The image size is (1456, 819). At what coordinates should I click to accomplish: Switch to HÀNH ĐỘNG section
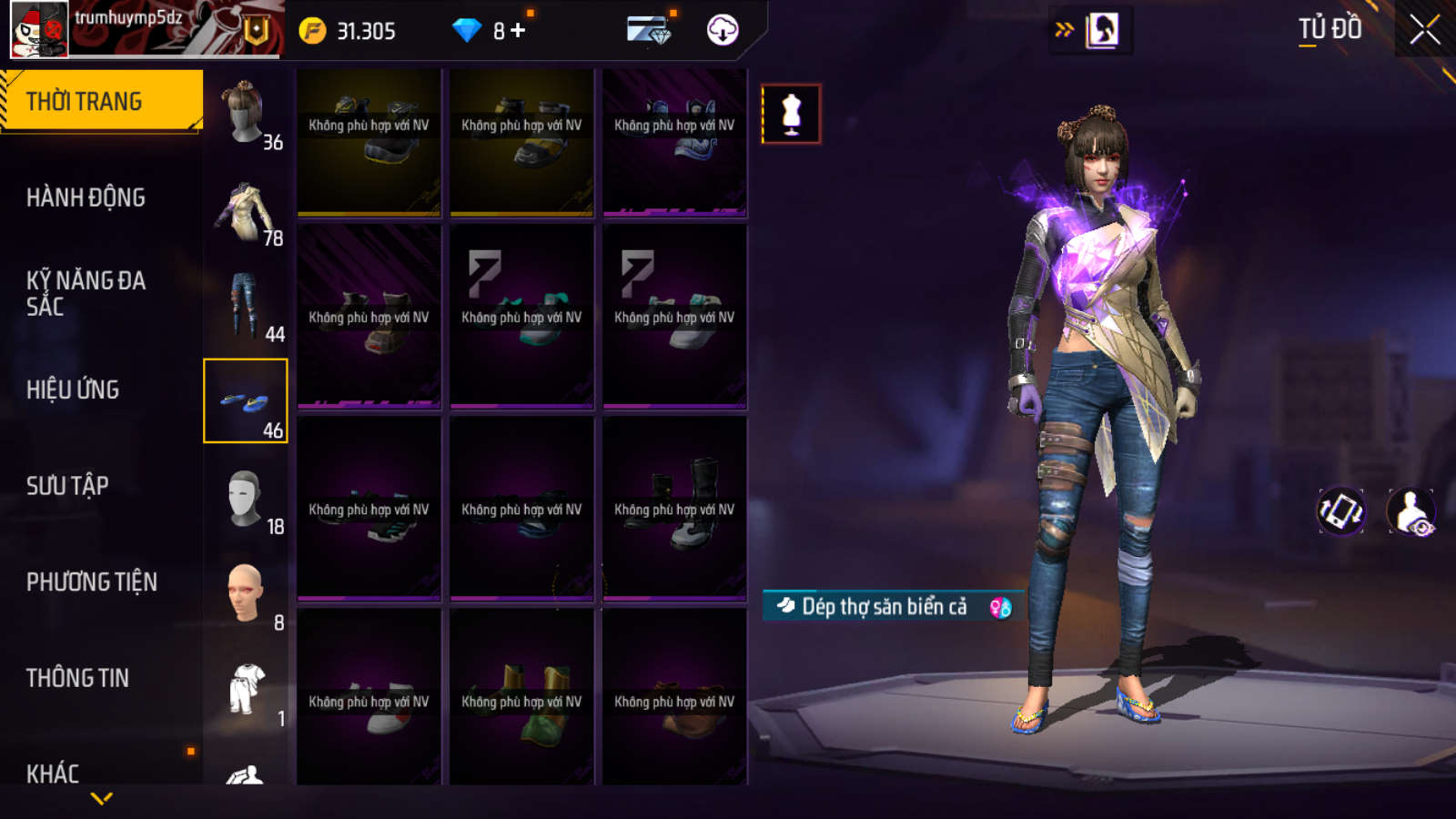click(x=86, y=197)
